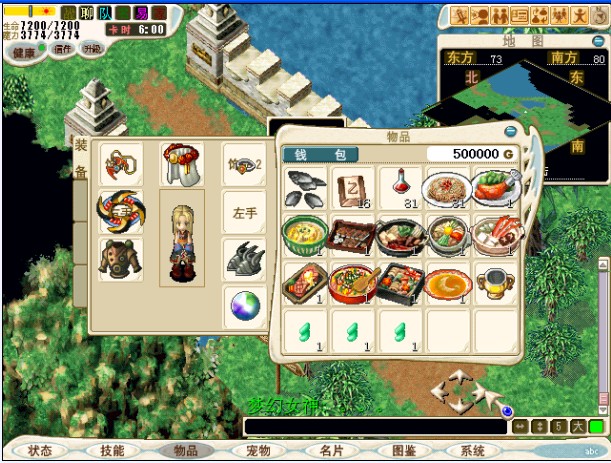This screenshot has height=463, width=611.
Task: Select the red potion flask slot
Action: coord(401,187)
